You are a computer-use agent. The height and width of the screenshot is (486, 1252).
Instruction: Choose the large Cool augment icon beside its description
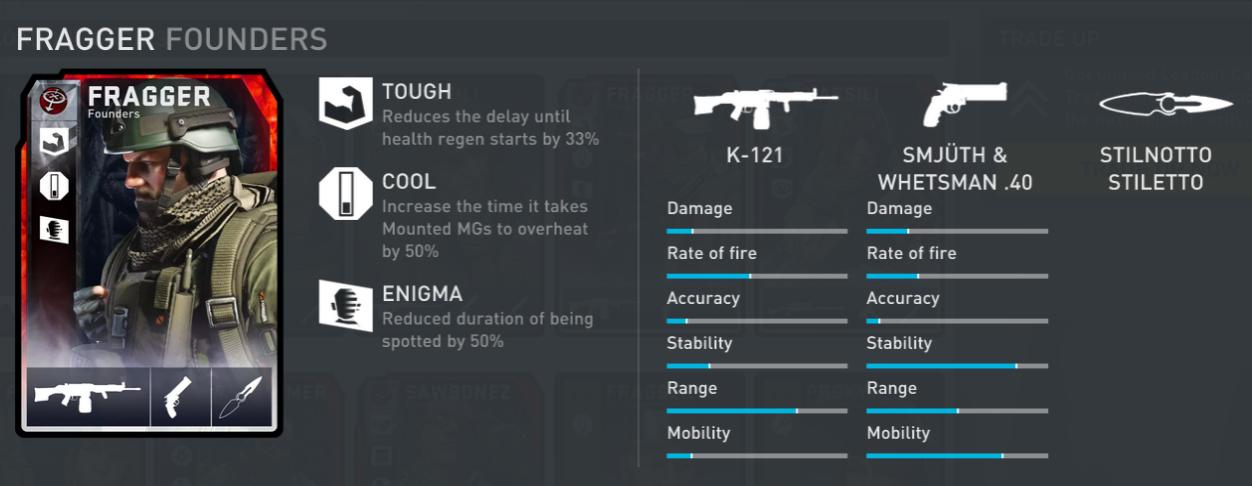[344, 194]
